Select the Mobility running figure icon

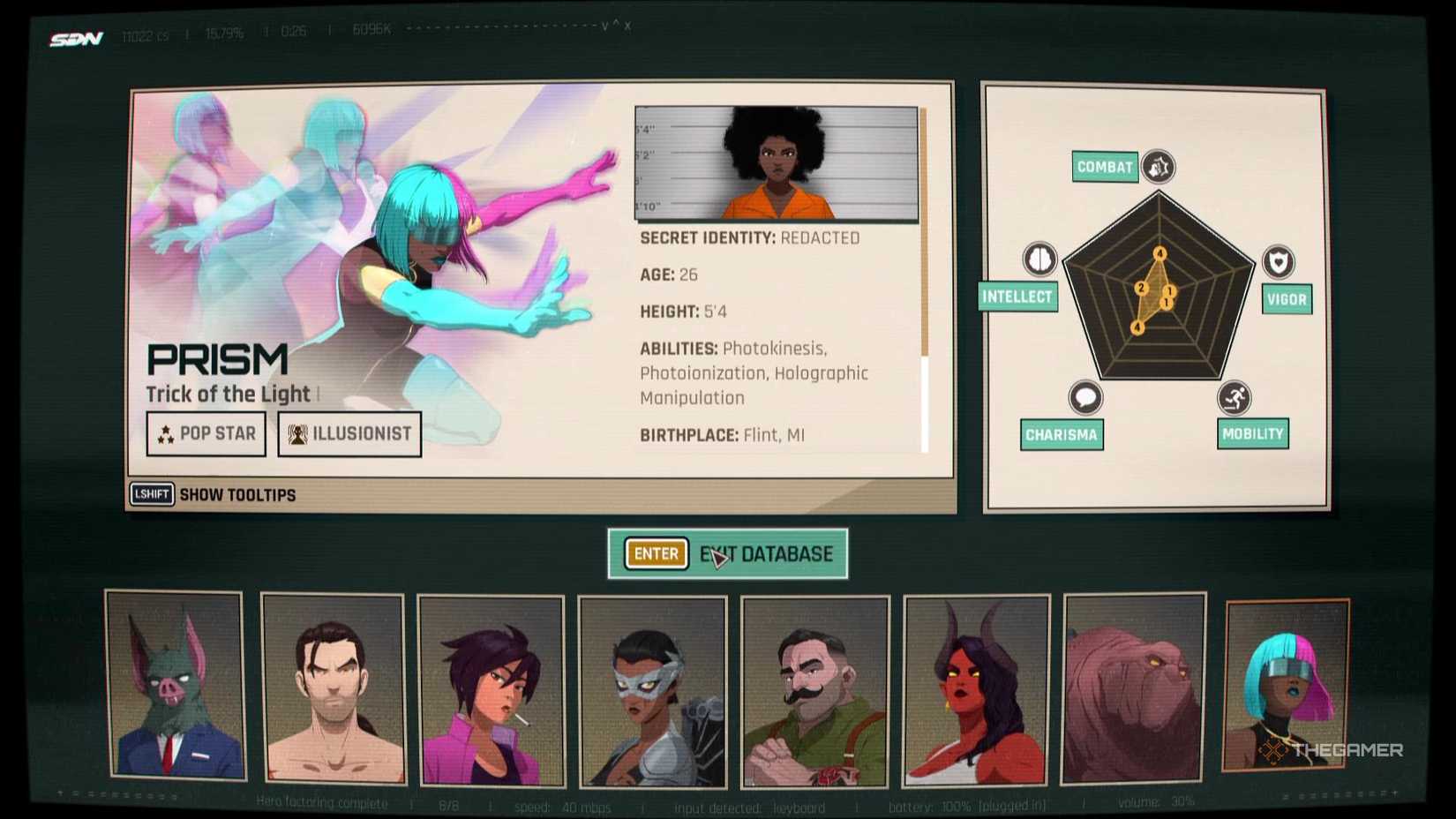[x=1235, y=397]
